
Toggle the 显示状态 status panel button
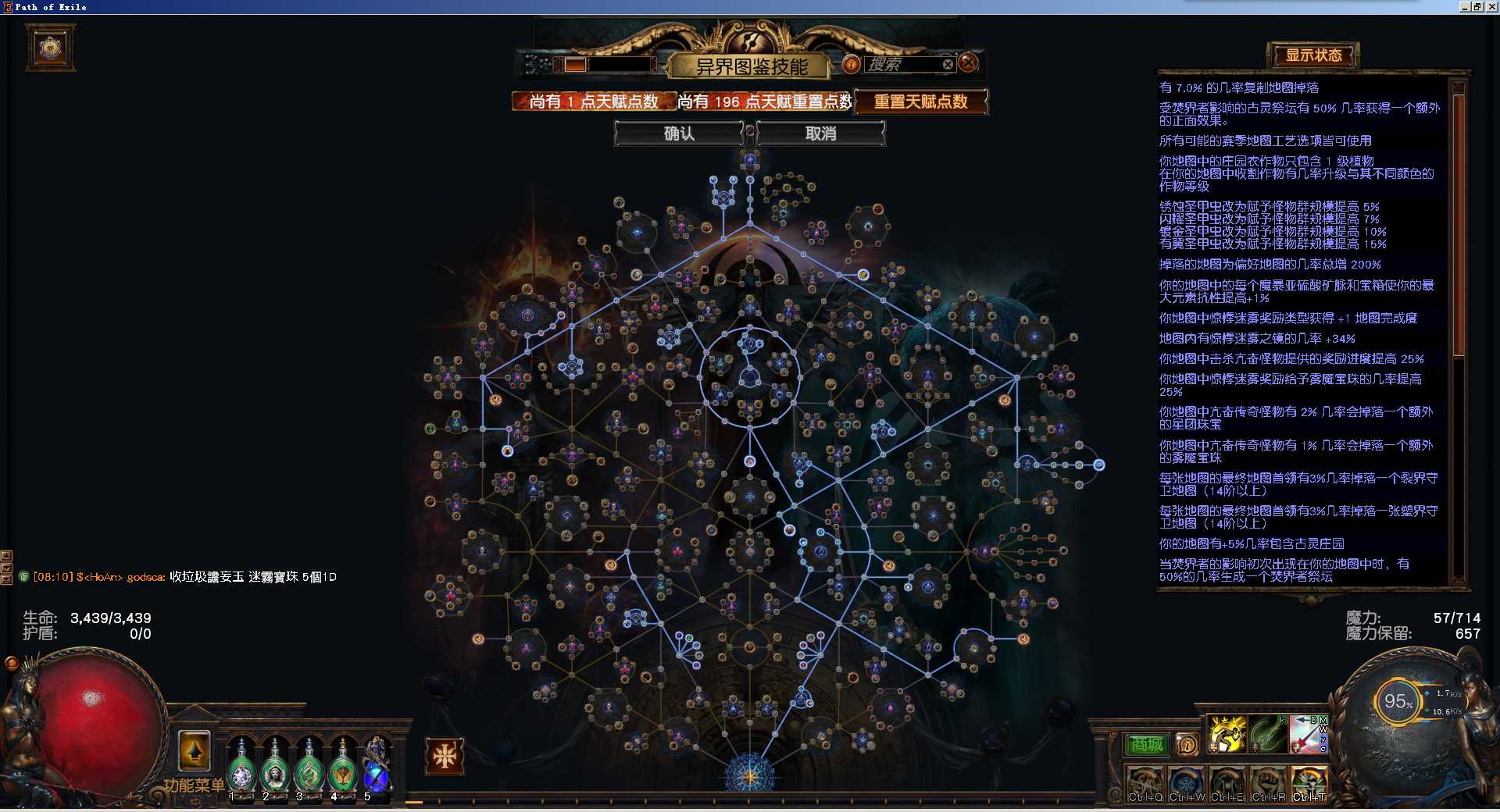pyautogui.click(x=1313, y=55)
